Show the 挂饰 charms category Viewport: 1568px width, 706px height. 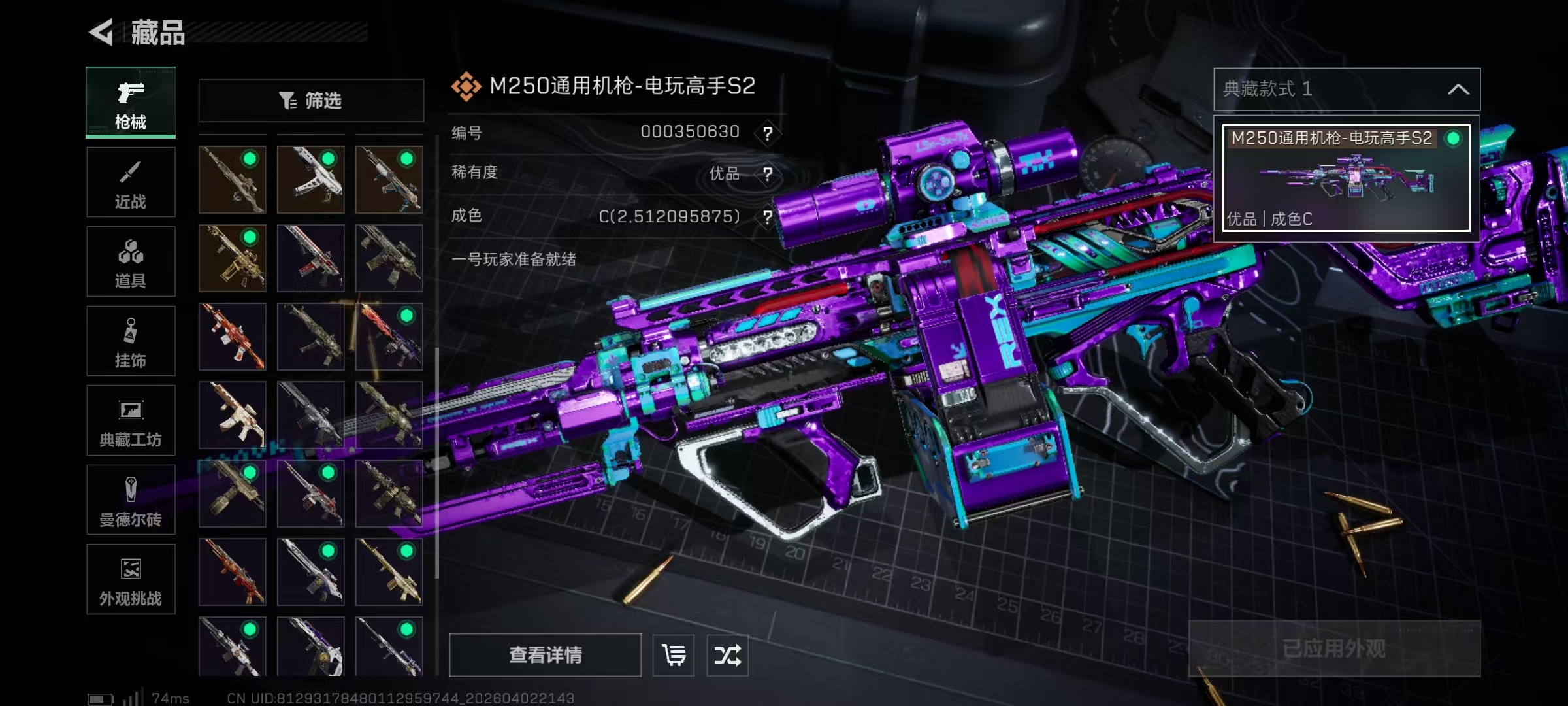click(131, 341)
